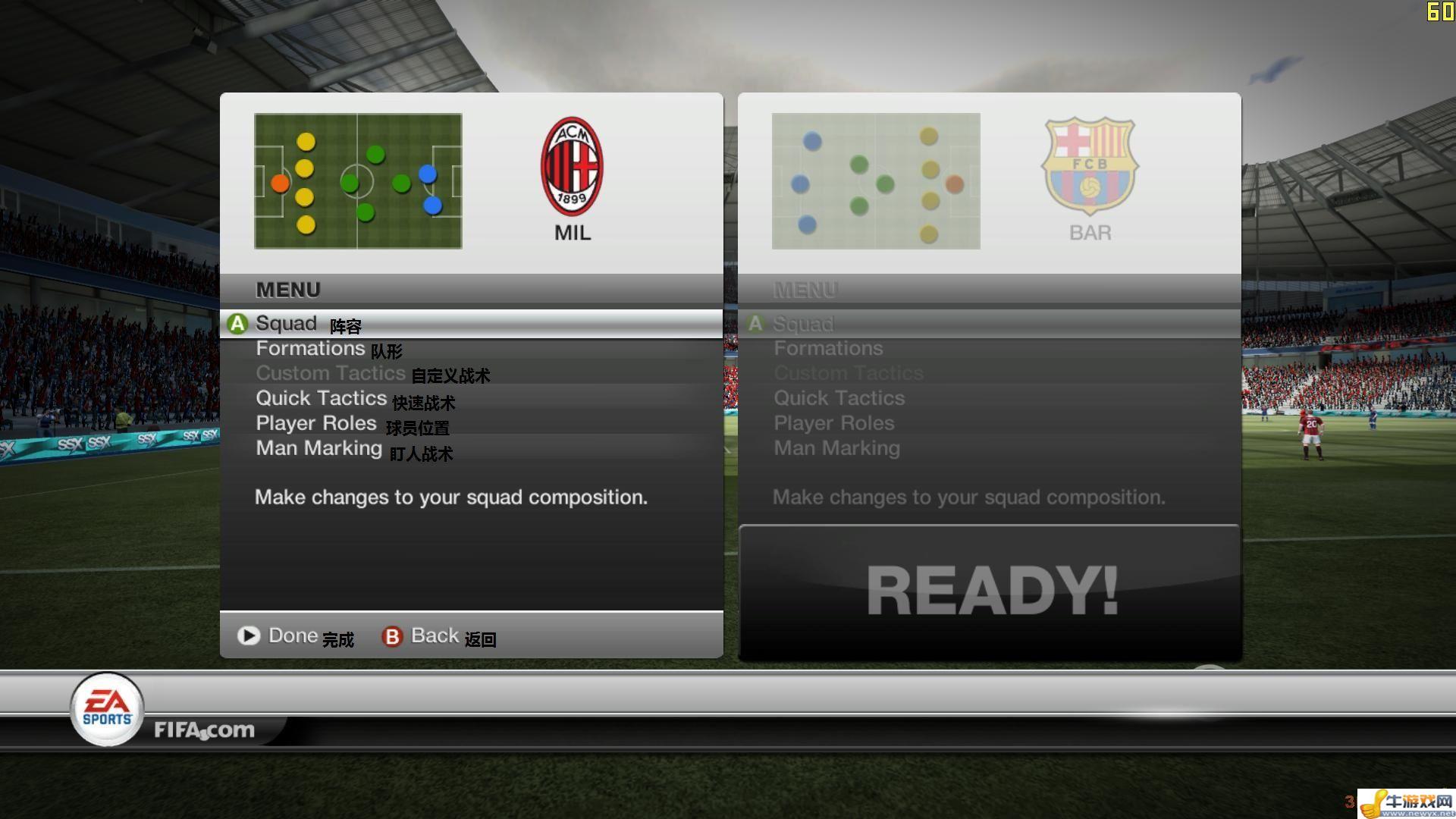Viewport: 1456px width, 819px height.
Task: Choose Quick Tactics in Milan's menu
Action: (321, 399)
